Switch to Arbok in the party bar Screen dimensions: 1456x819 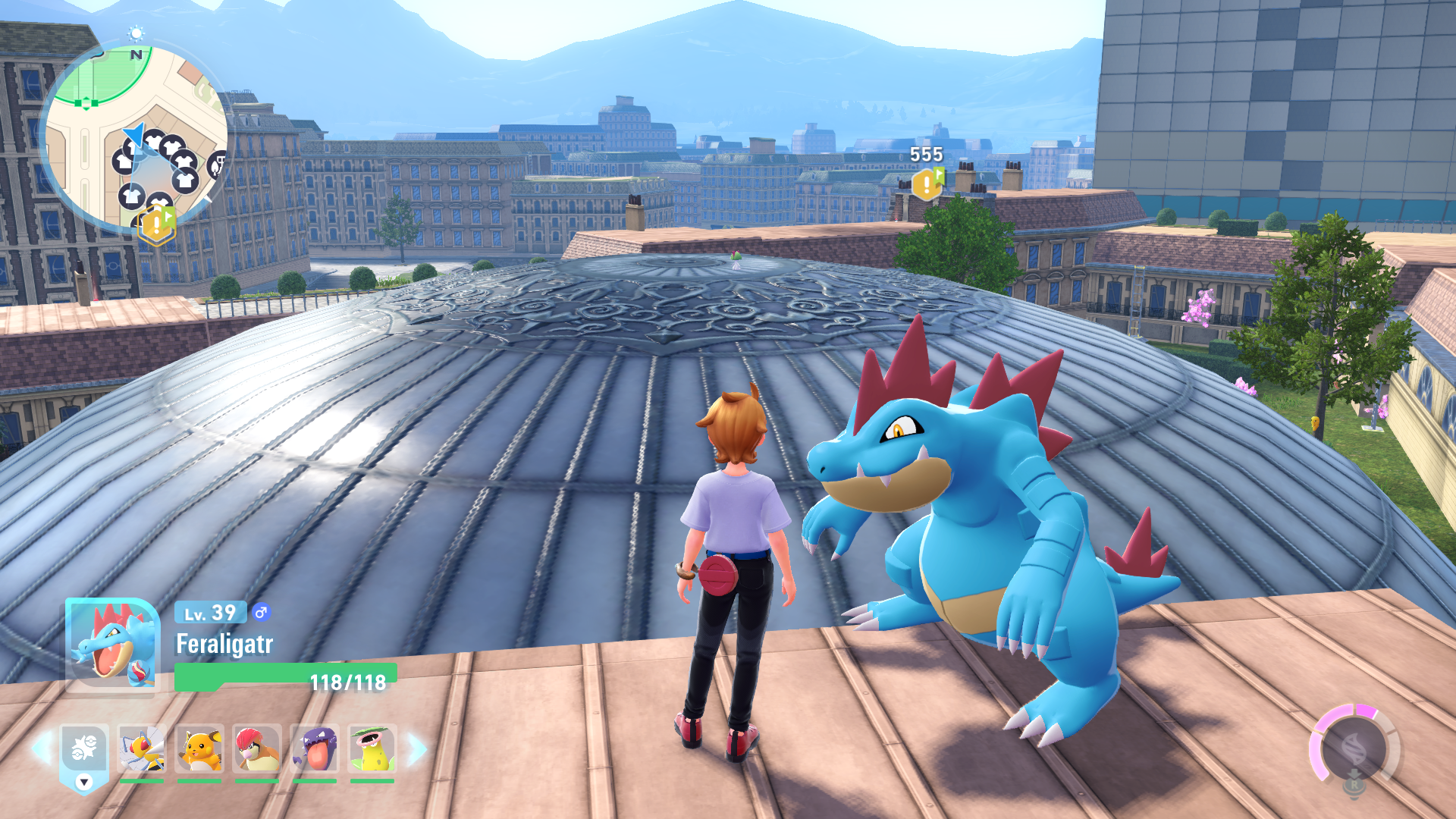coord(315,748)
